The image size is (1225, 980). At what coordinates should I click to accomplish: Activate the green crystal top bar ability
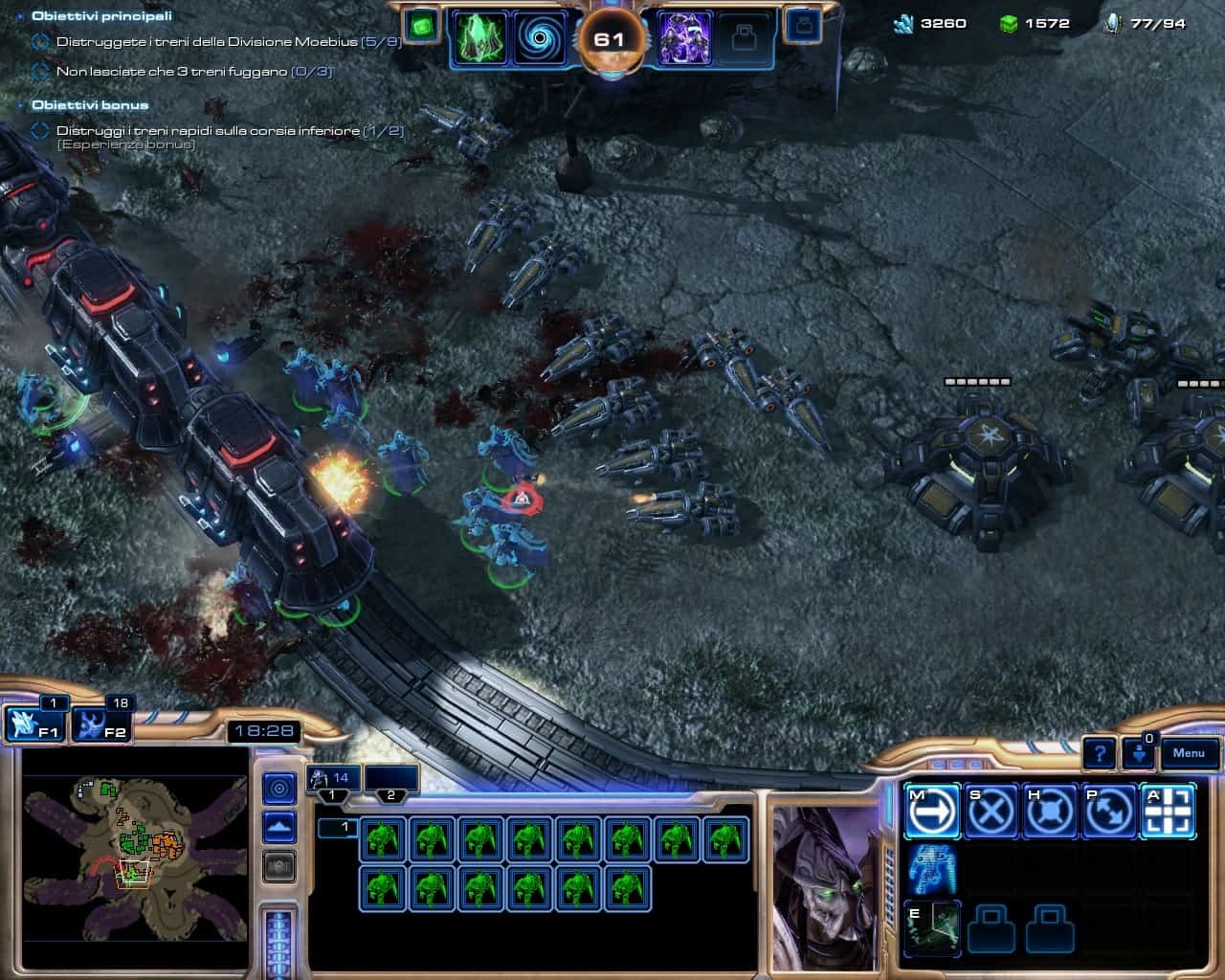[x=479, y=39]
